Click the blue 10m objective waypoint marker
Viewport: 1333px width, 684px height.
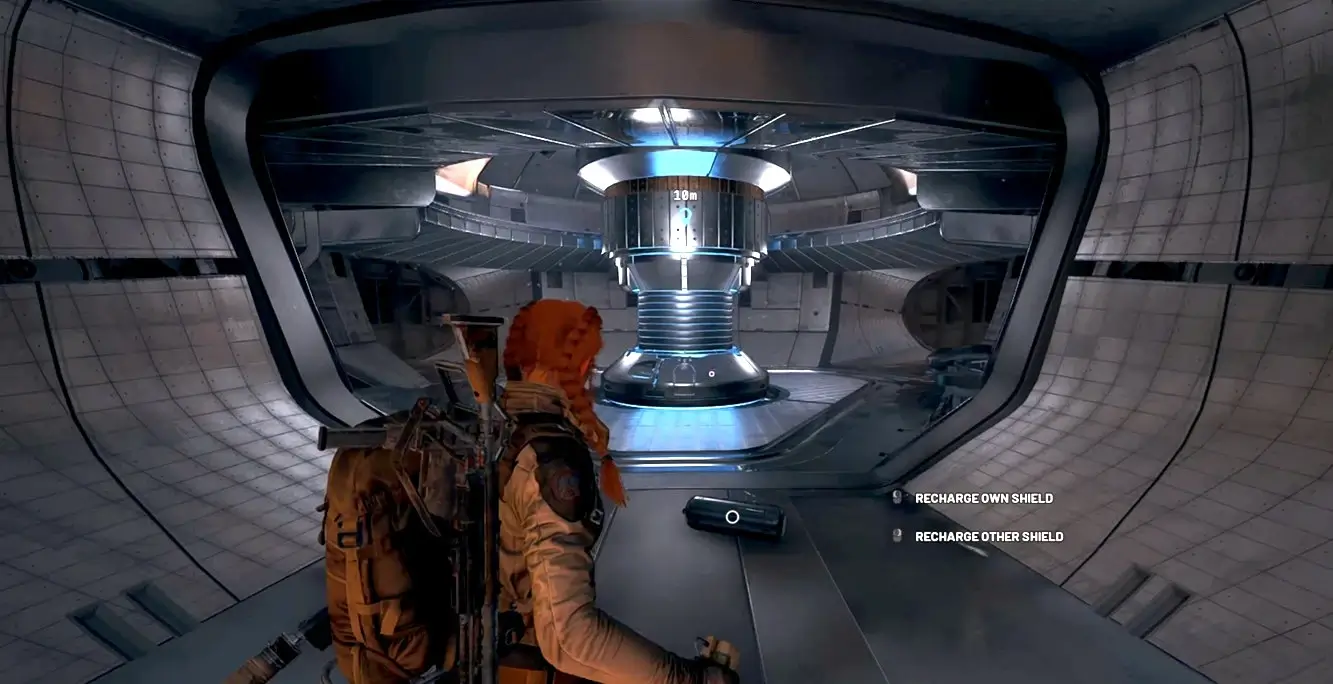point(685,213)
